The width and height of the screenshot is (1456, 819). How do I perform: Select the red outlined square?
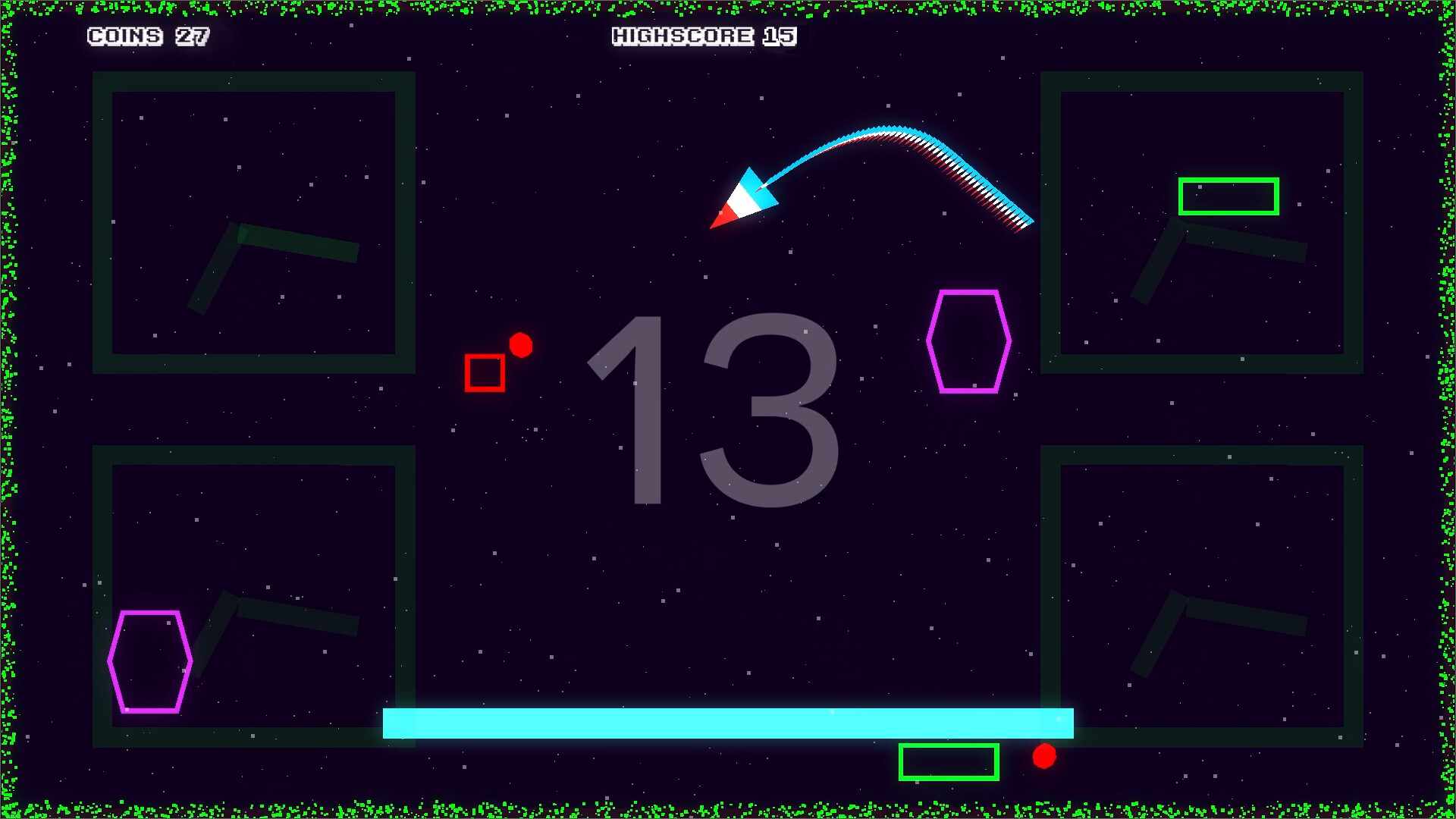point(485,372)
